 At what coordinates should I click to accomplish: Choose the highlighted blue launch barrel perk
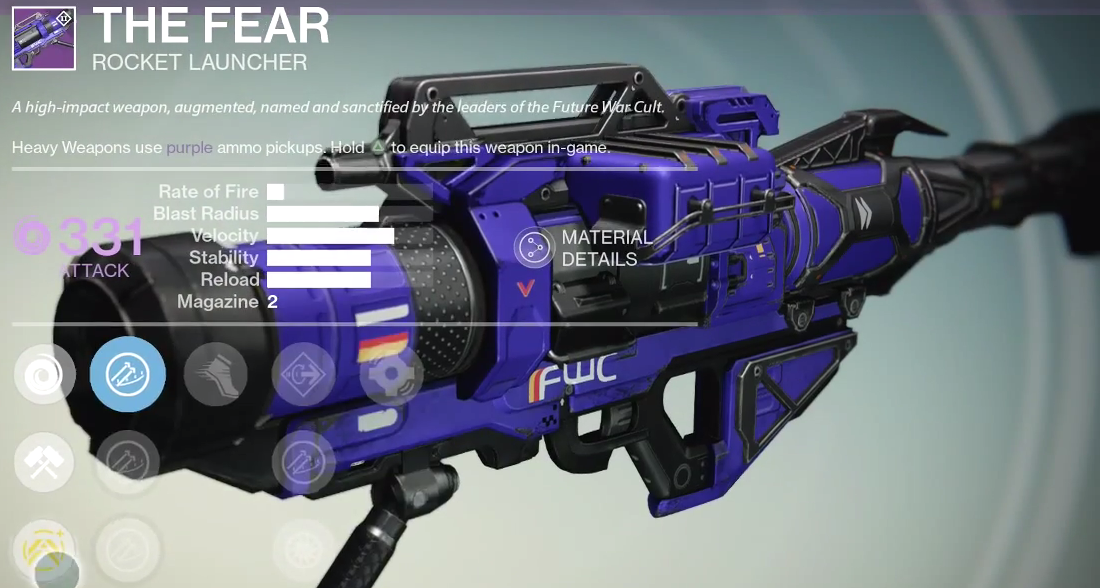[128, 374]
